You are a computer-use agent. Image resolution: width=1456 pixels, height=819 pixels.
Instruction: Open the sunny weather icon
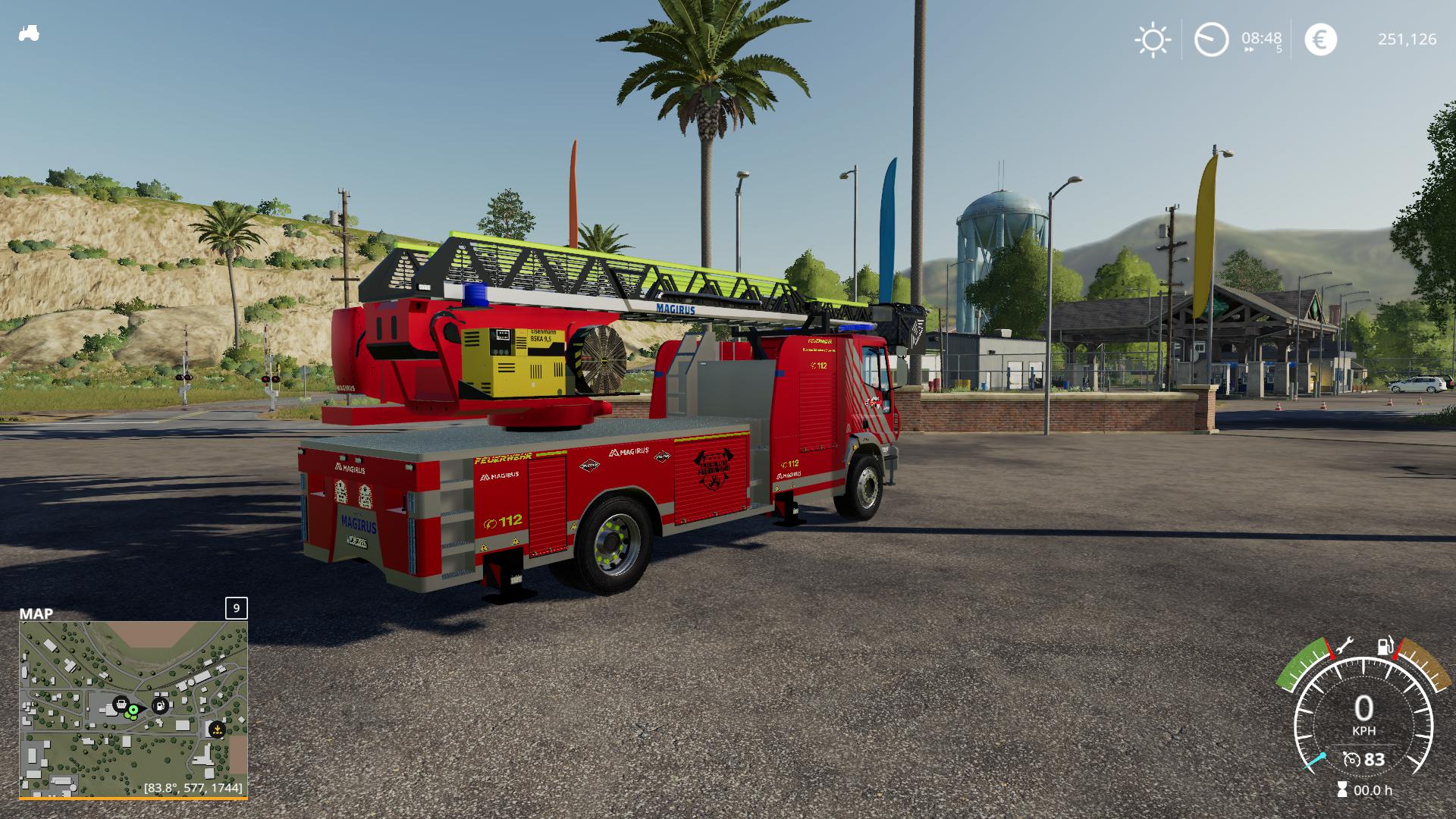(1152, 39)
